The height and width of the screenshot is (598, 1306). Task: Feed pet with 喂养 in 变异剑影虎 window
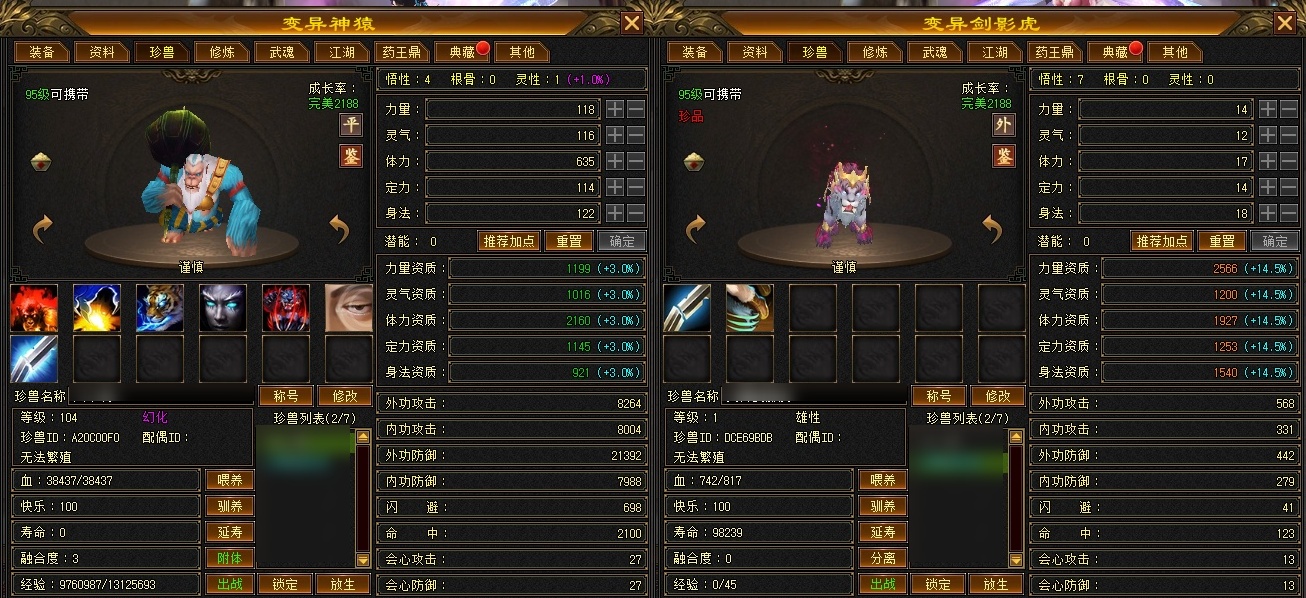882,480
